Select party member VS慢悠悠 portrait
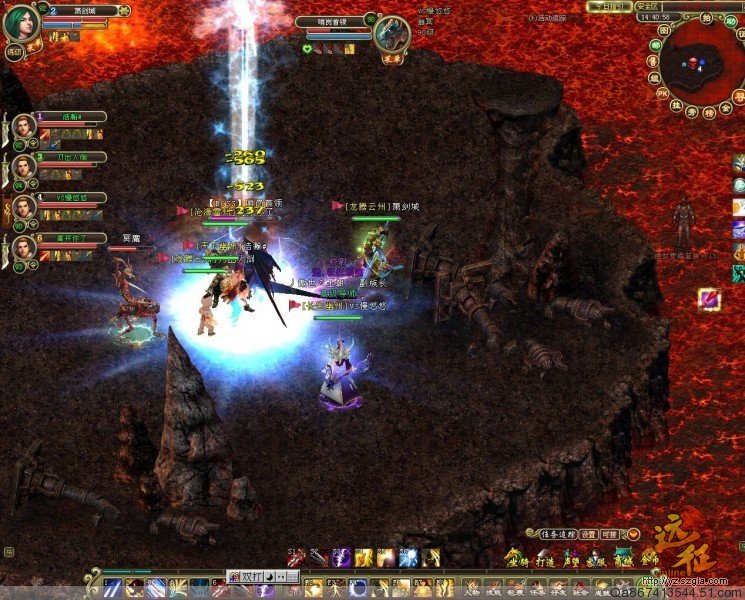The image size is (745, 600). click(x=23, y=208)
